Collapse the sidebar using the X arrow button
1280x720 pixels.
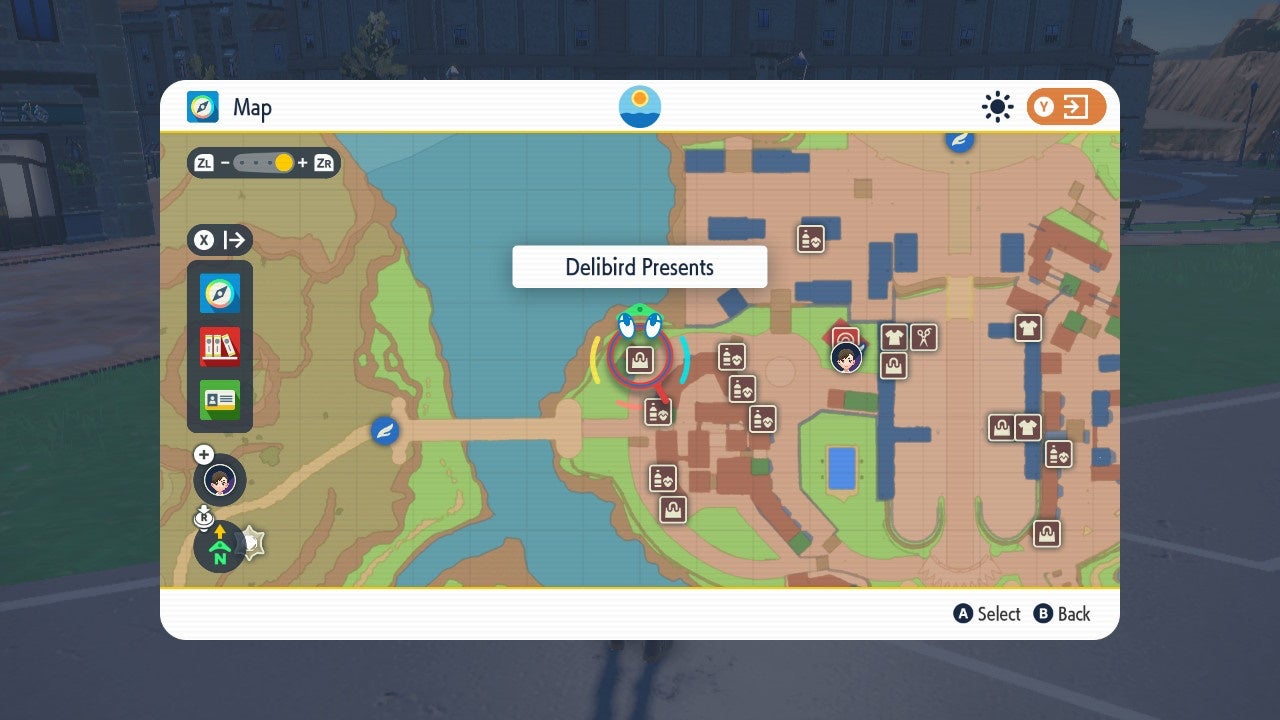pos(218,240)
